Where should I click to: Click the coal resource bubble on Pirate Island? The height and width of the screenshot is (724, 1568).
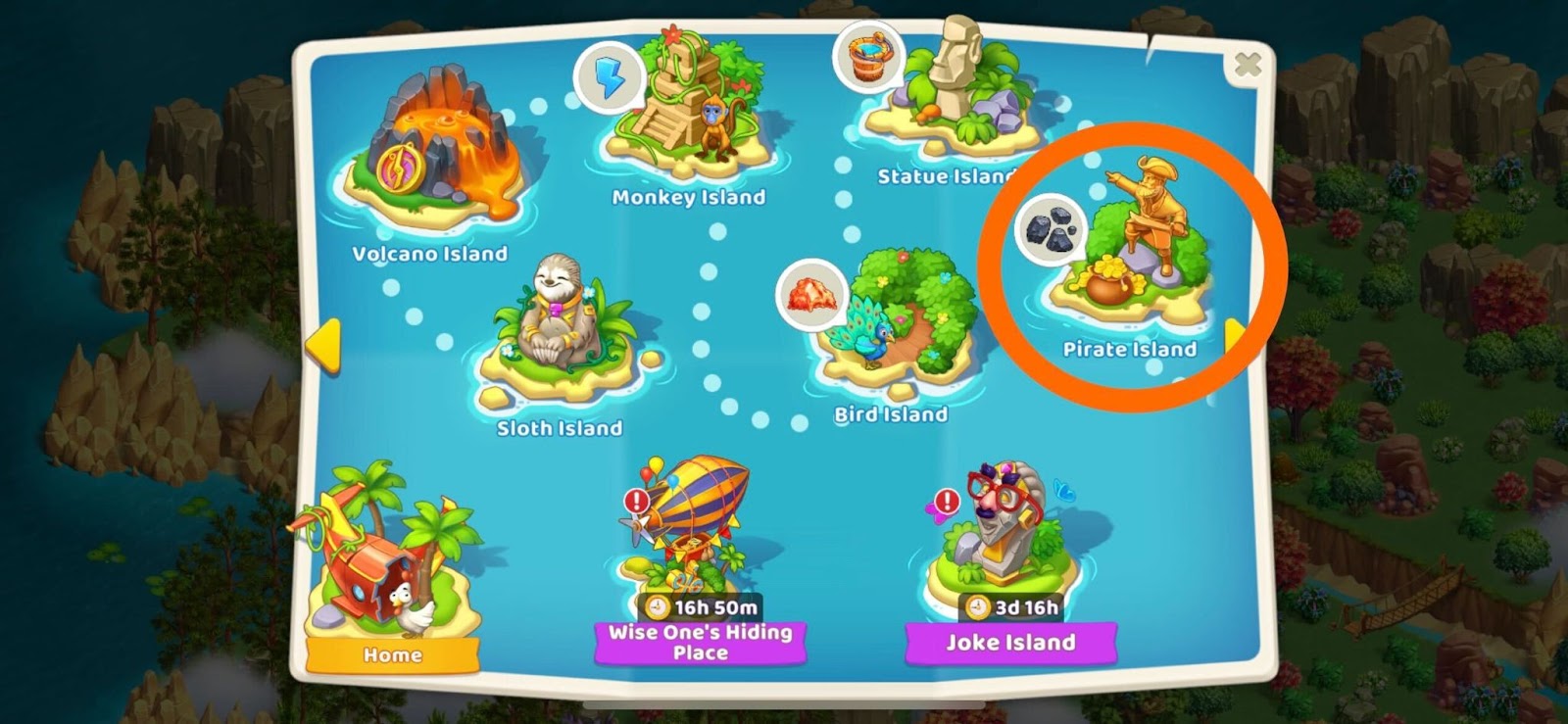tap(1051, 231)
